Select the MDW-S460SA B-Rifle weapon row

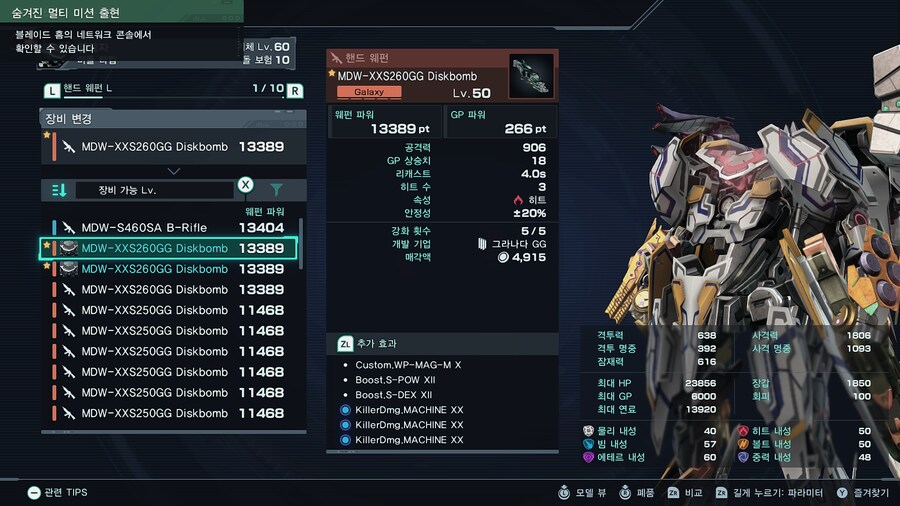tap(172, 227)
